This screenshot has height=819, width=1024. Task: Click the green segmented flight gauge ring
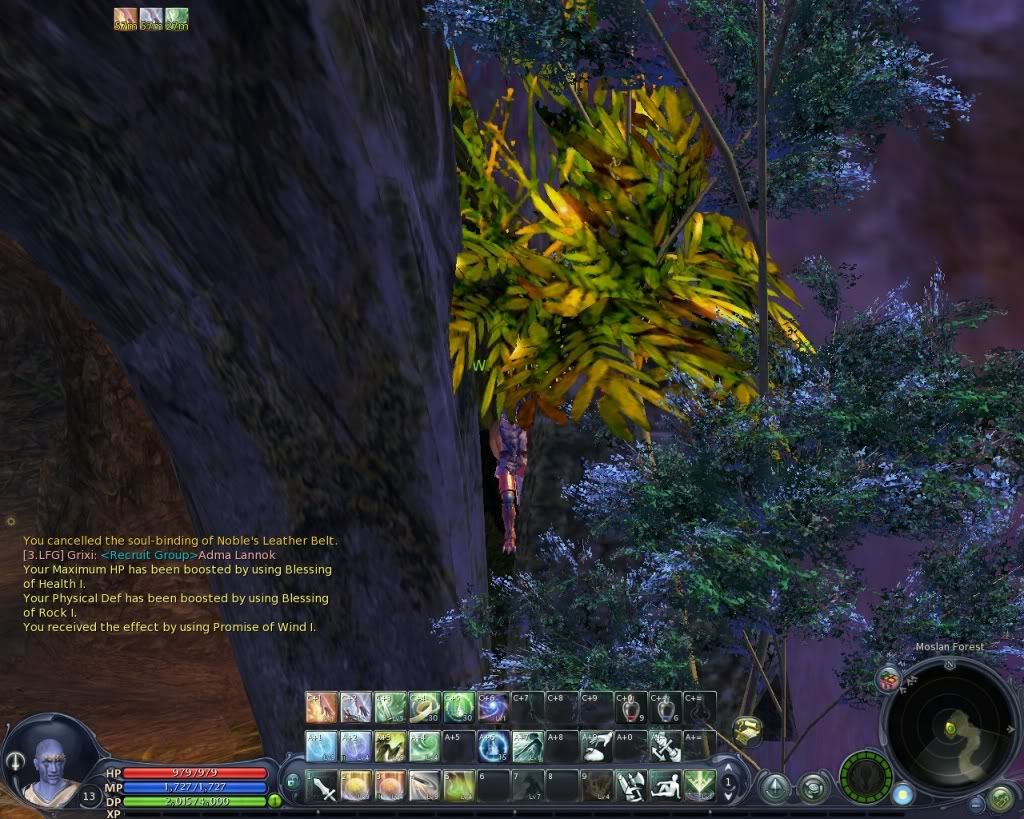865,777
